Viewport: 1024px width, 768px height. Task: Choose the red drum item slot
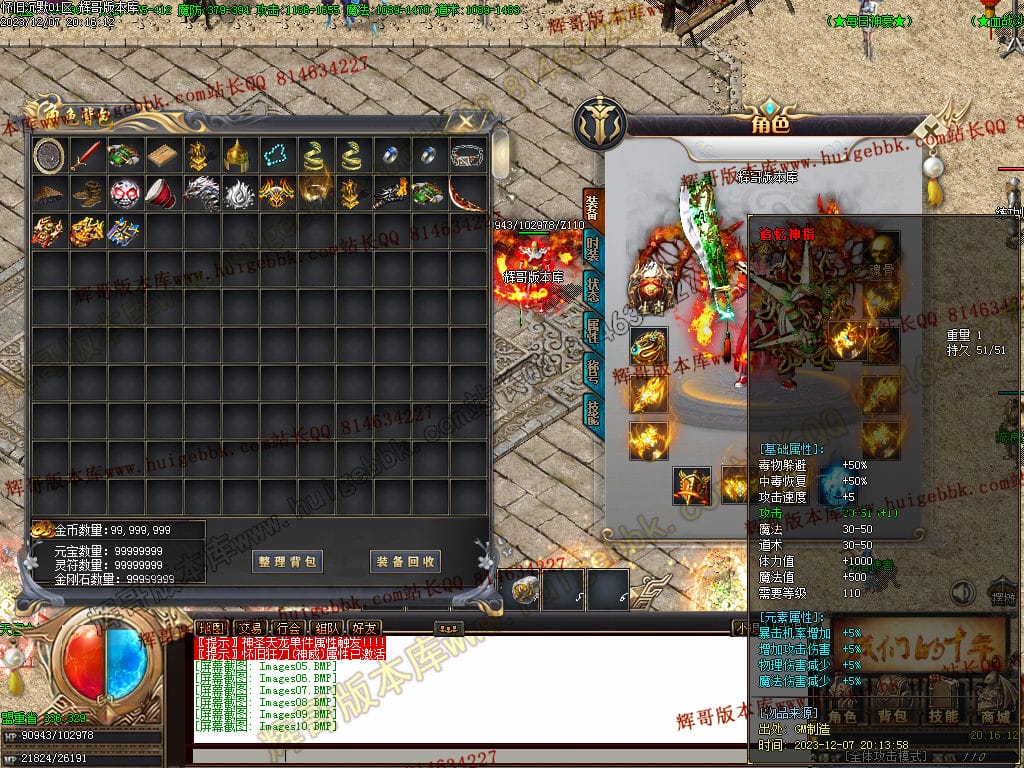162,193
